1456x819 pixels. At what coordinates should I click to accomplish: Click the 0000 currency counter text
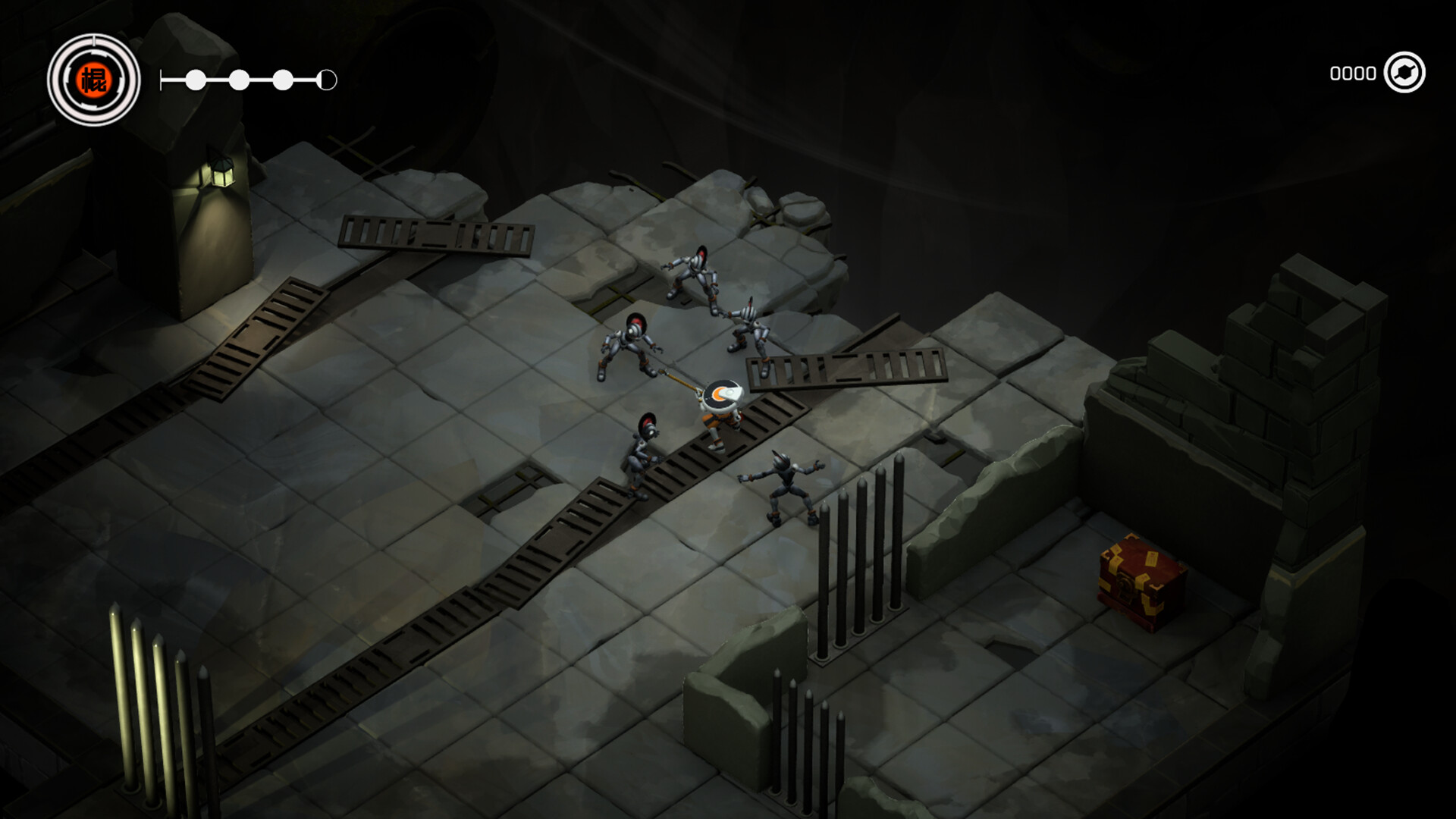1353,74
